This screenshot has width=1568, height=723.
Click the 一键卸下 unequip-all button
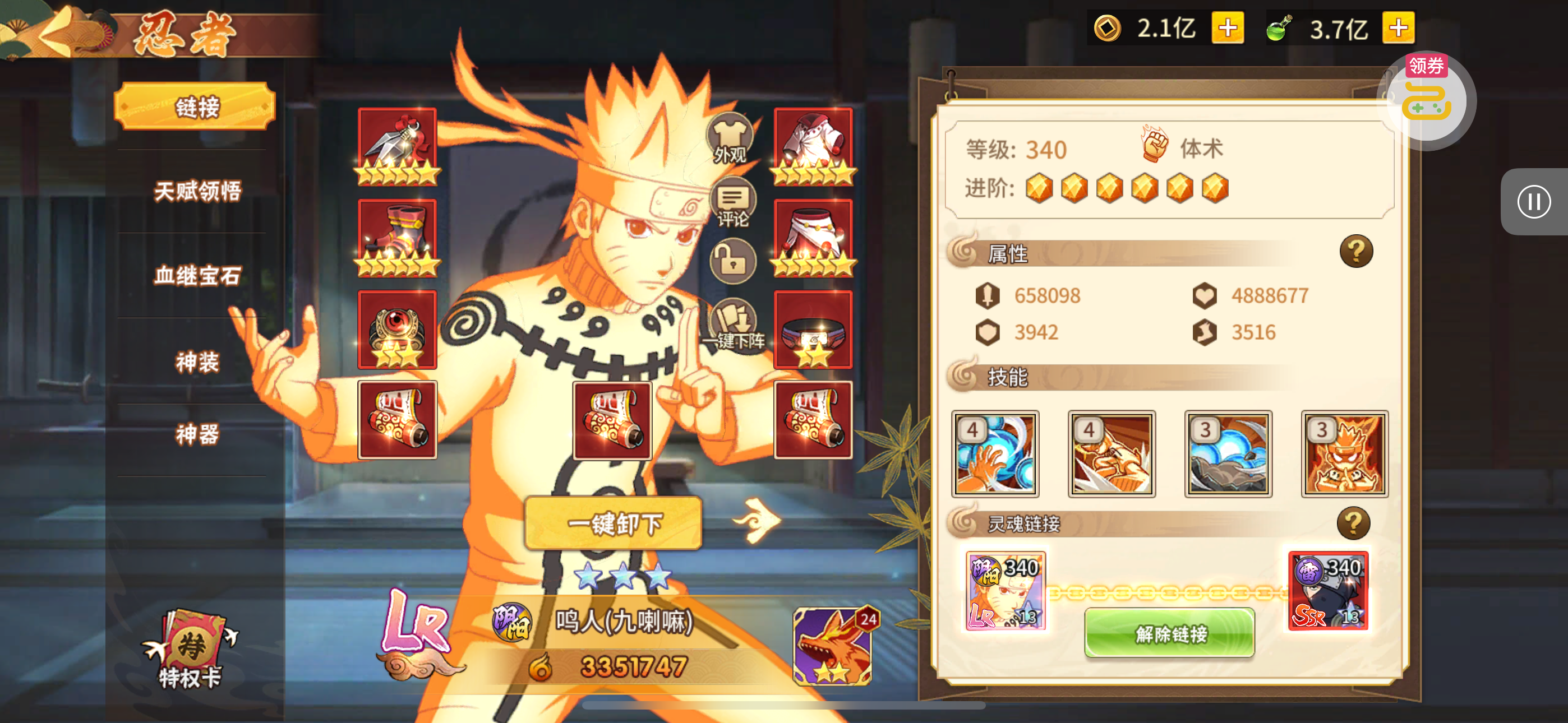(613, 523)
